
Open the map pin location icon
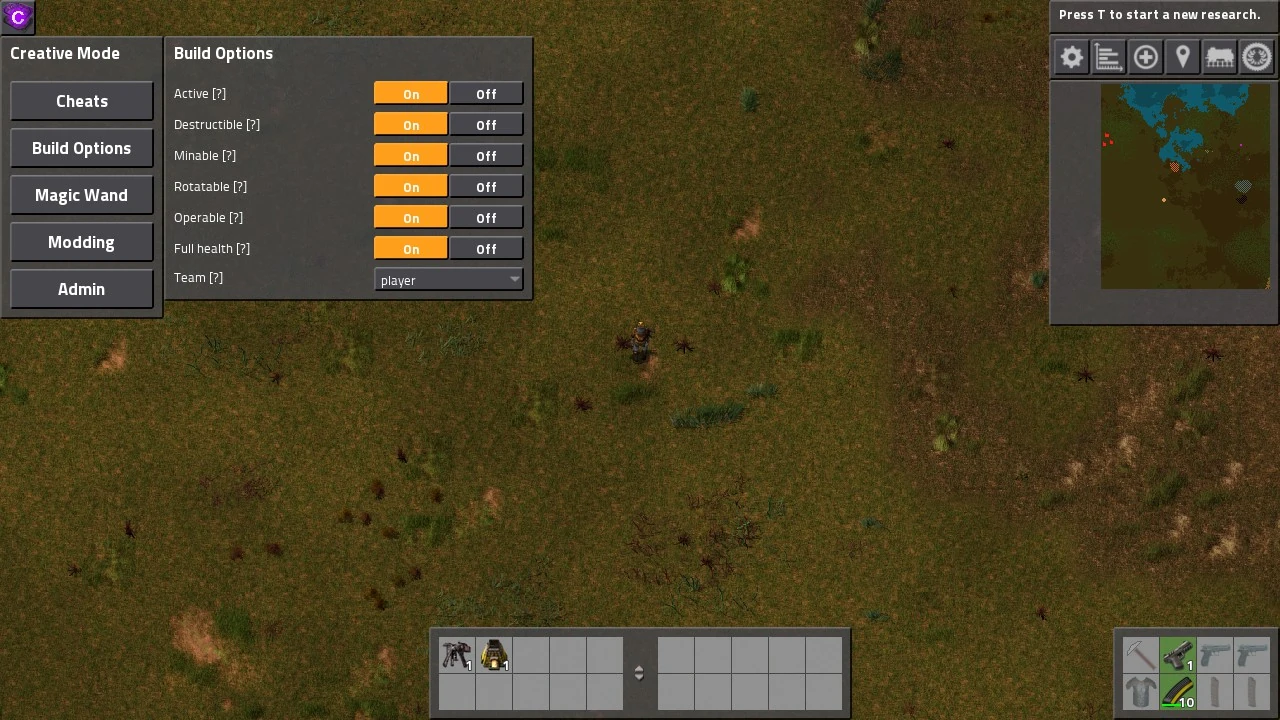tap(1182, 57)
